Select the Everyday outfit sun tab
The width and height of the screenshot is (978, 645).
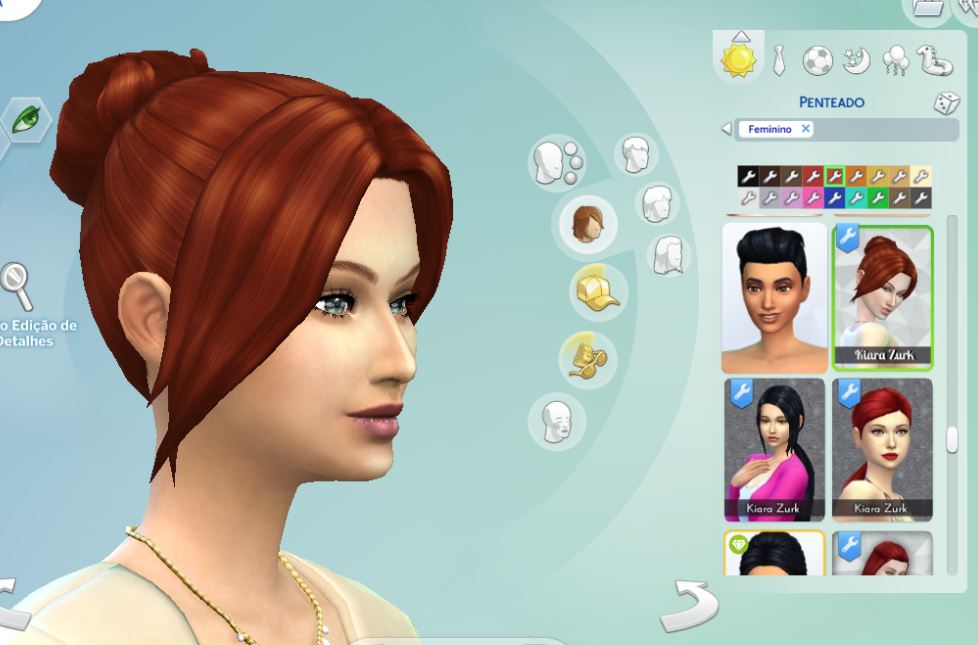click(x=739, y=59)
